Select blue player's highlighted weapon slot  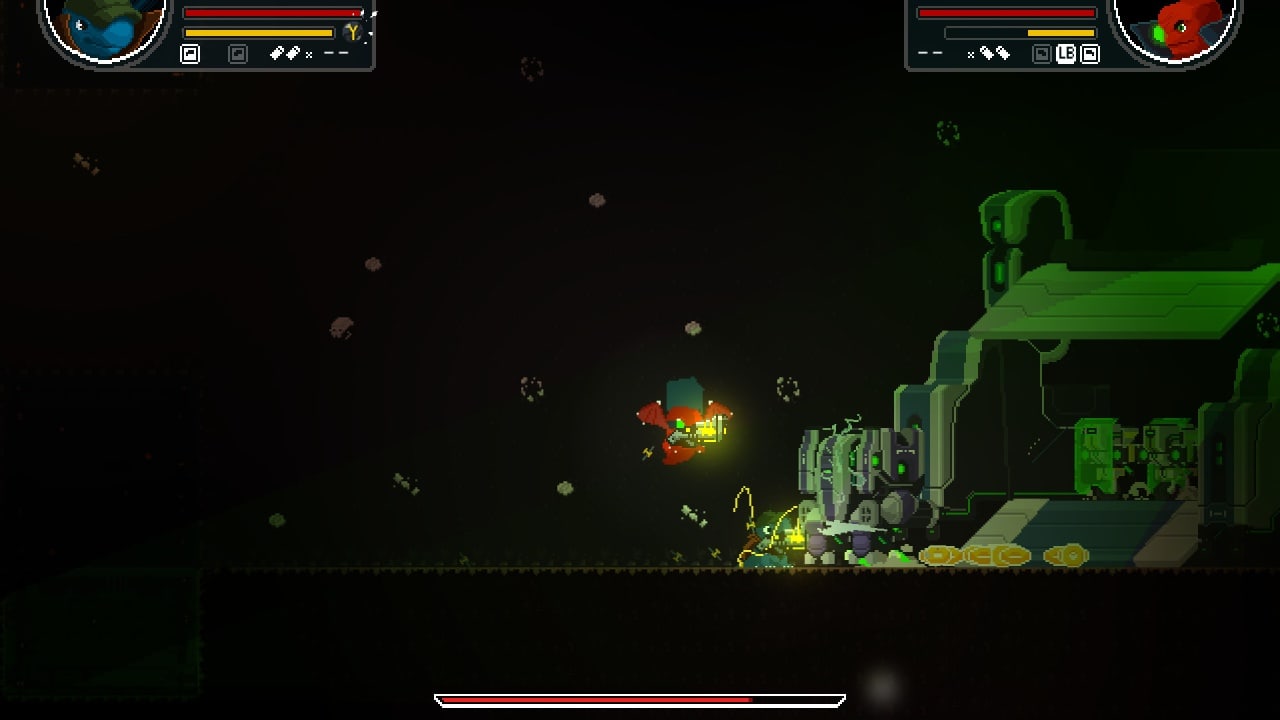189,54
